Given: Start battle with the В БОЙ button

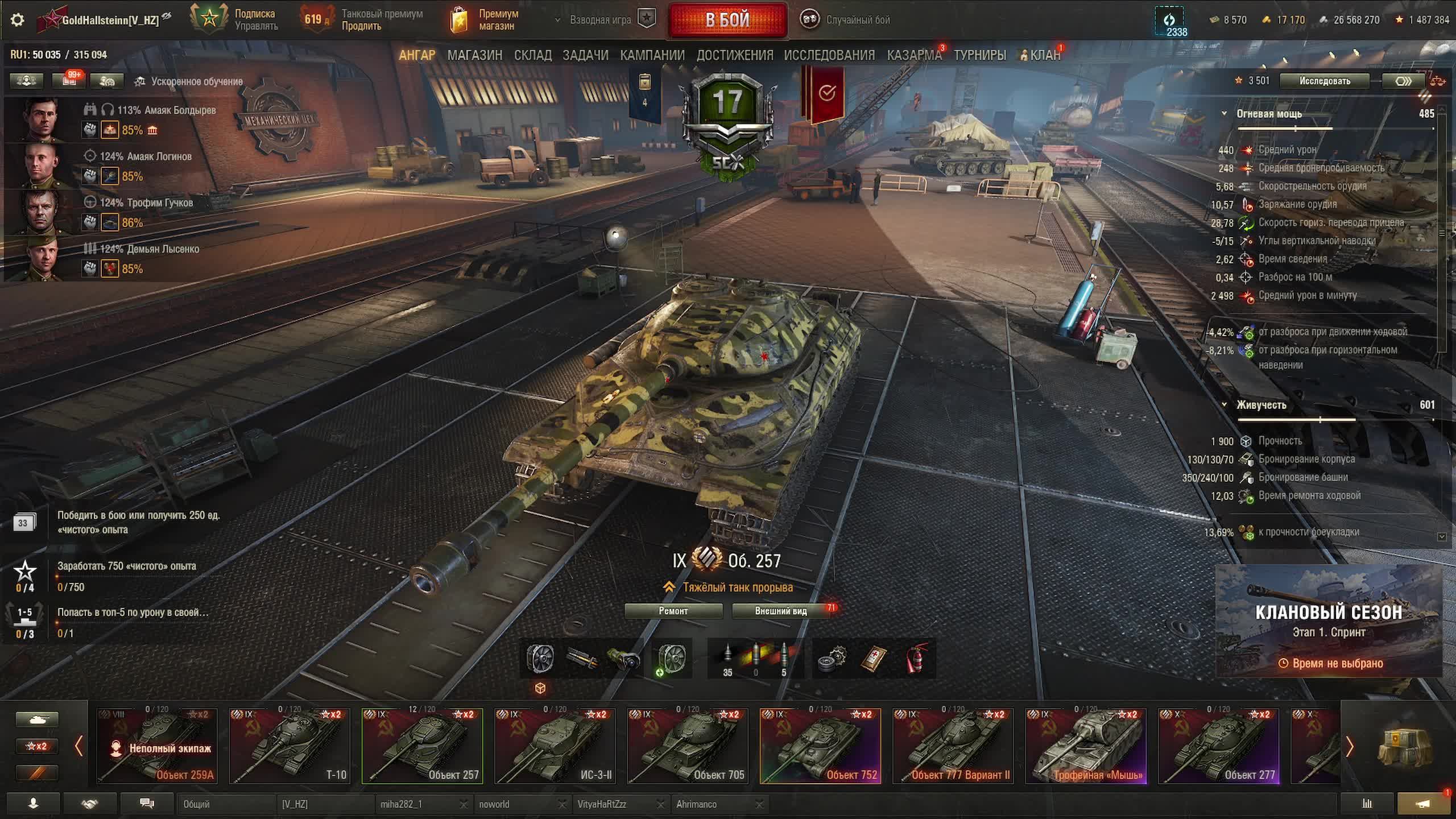Looking at the screenshot, I should (x=727, y=20).
